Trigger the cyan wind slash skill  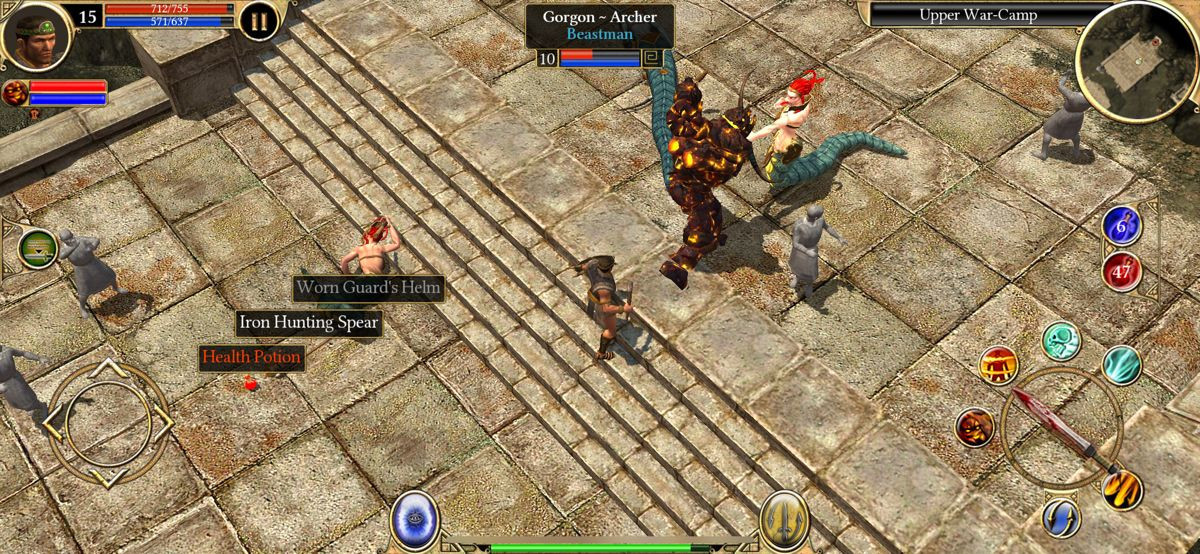1121,365
